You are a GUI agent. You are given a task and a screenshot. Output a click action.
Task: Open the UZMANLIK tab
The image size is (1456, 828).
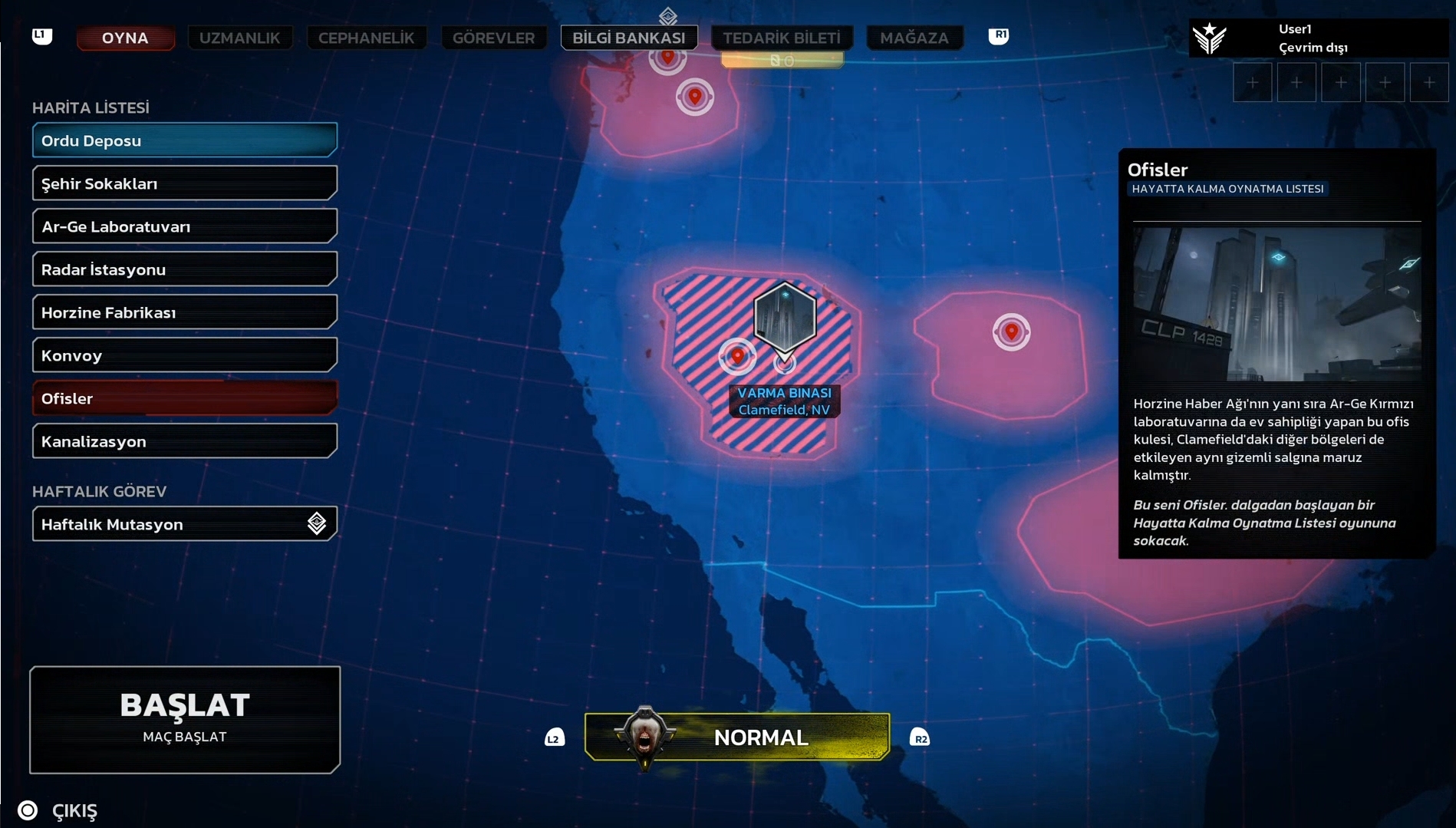tap(240, 38)
